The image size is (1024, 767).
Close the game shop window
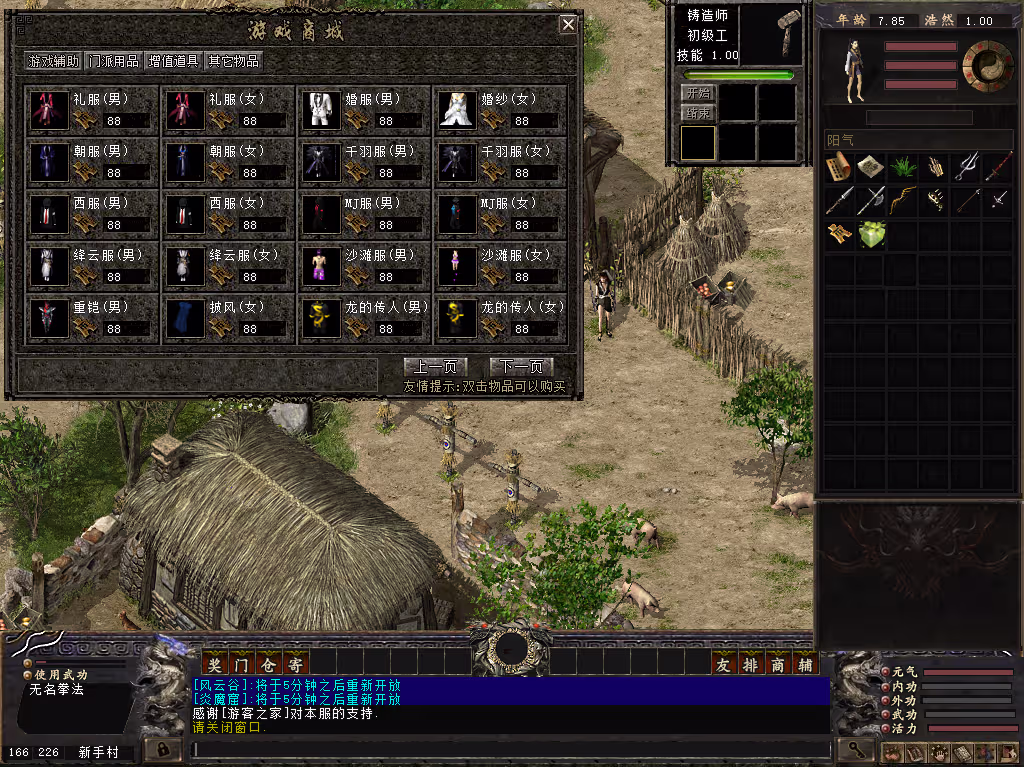(568, 25)
